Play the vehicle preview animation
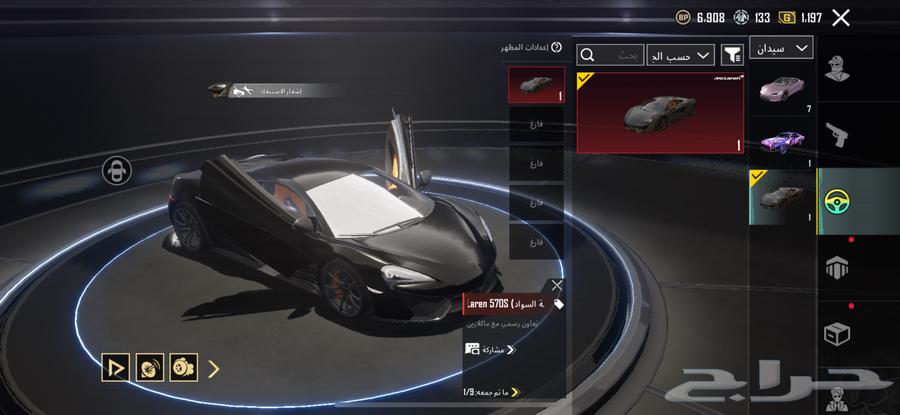 (x=116, y=367)
